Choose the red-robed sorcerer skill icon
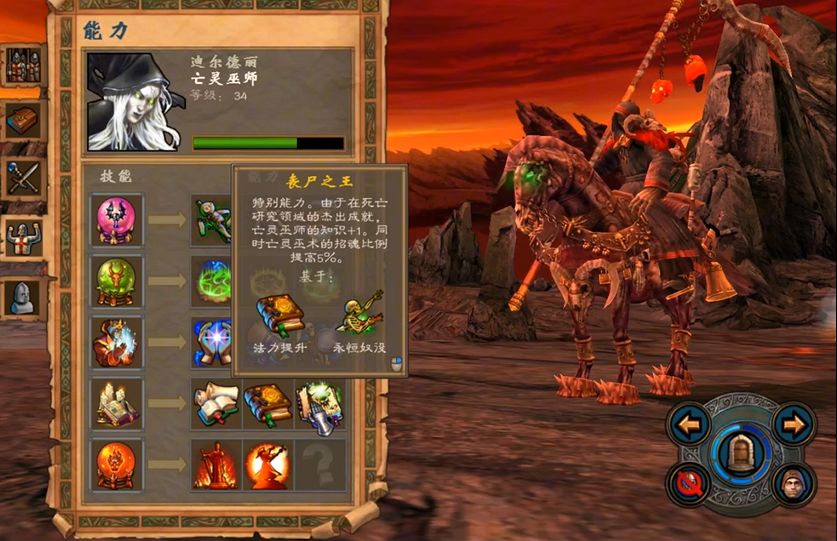 pos(117,342)
